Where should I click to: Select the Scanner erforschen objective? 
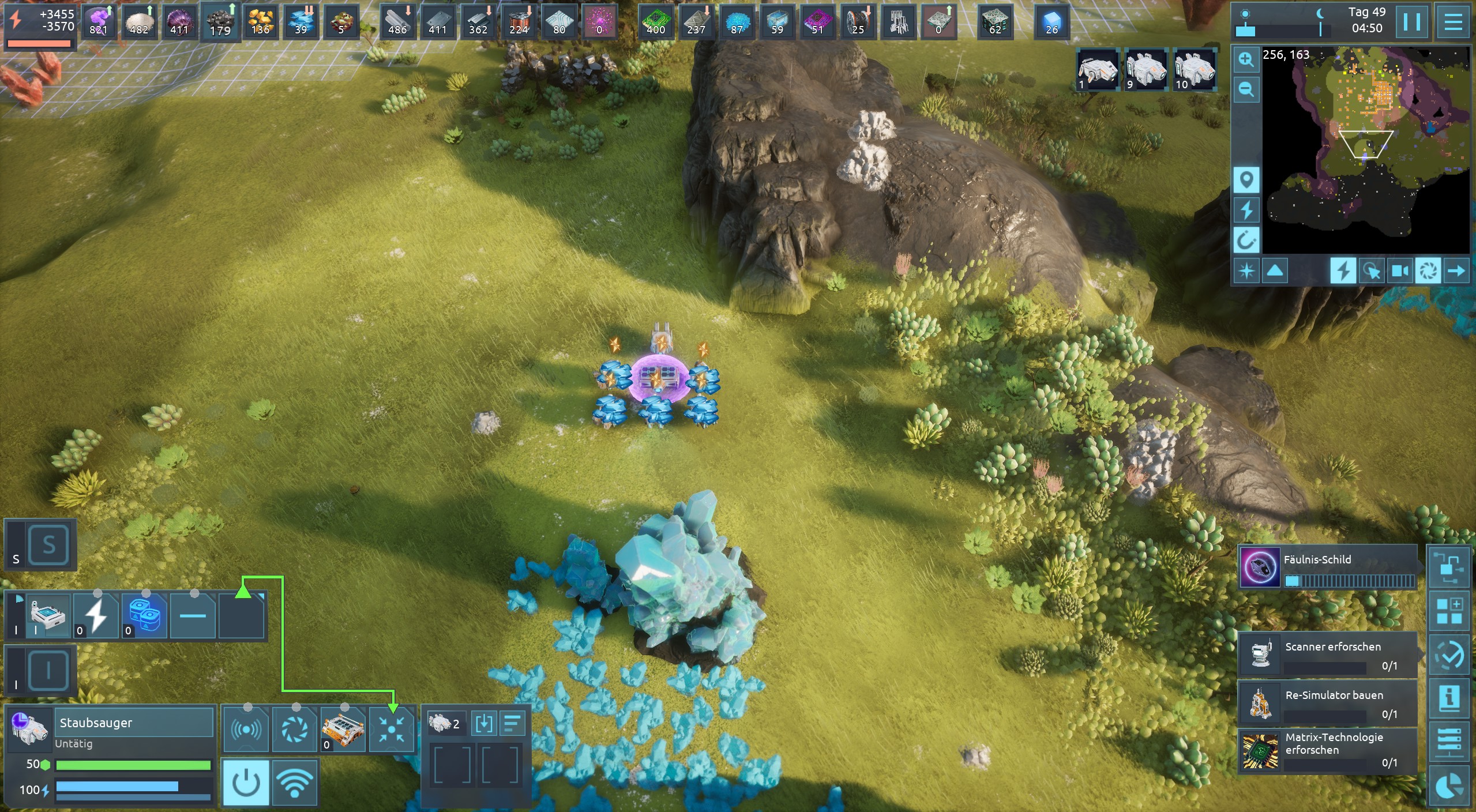coord(1327,655)
